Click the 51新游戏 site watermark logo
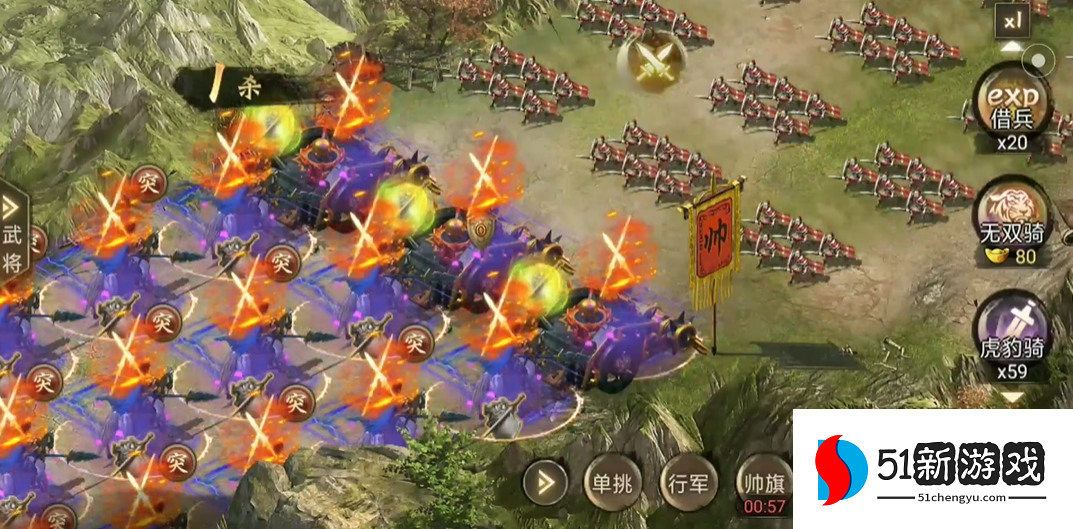This screenshot has height=529, width=1073. point(930,468)
